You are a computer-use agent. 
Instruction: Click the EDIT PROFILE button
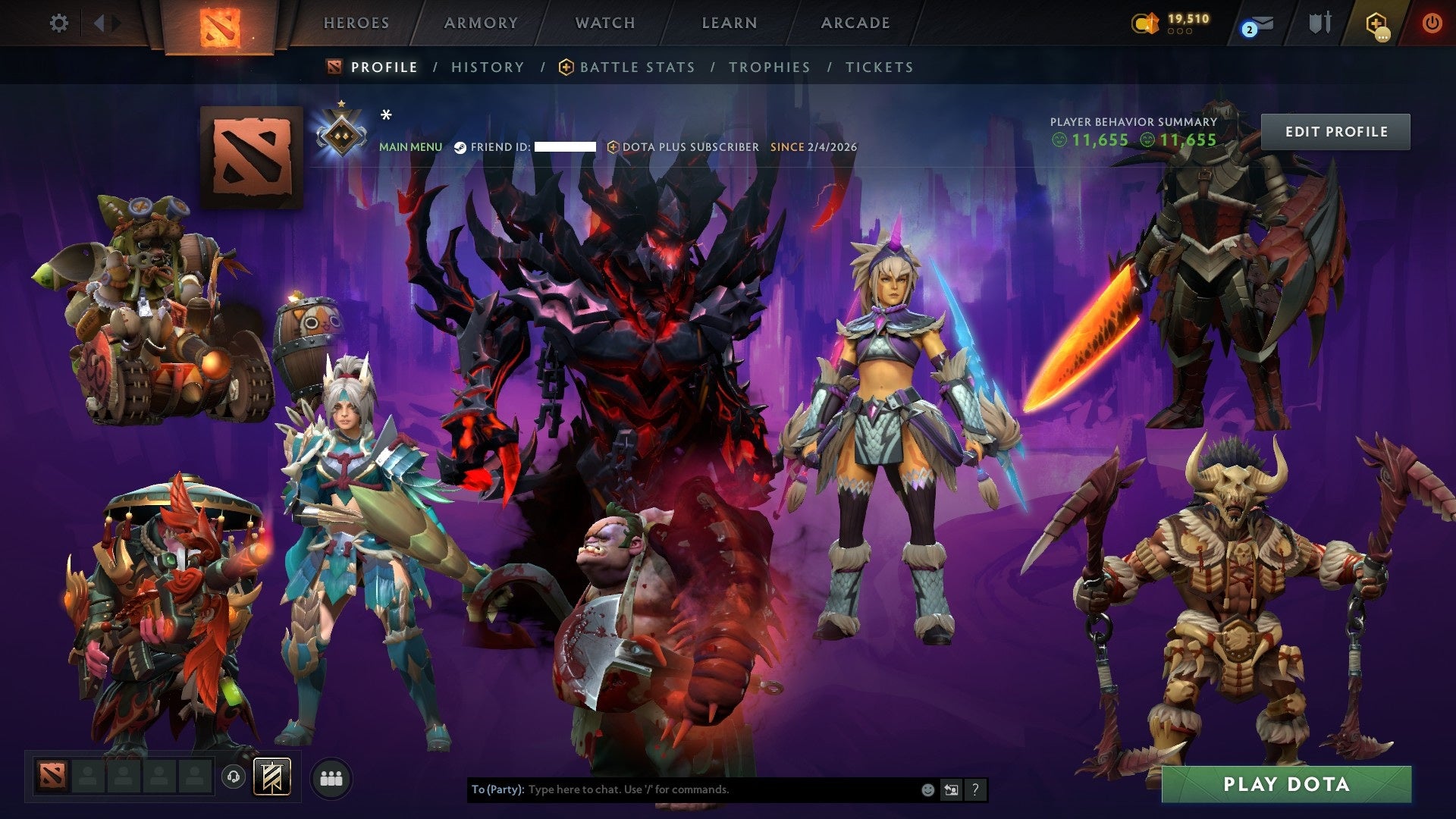(1336, 130)
